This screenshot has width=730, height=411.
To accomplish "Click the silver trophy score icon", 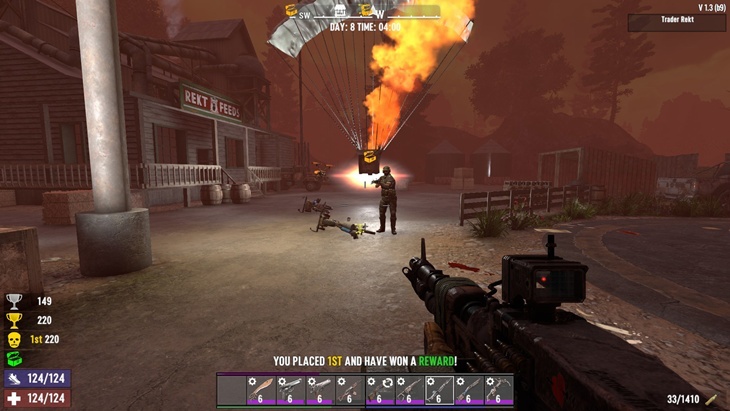I will click(x=14, y=301).
